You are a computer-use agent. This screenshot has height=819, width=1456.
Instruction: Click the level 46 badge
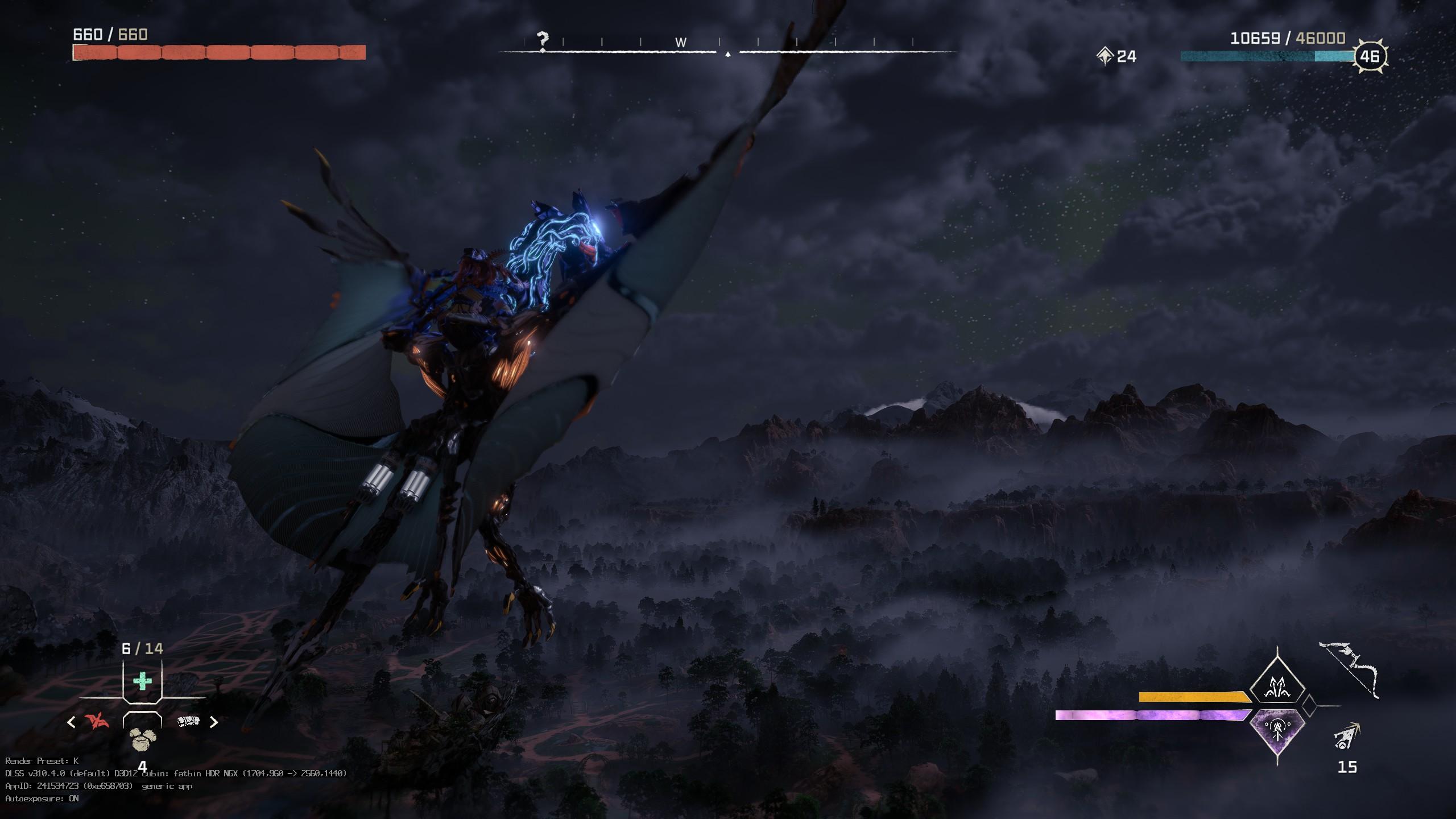1370,56
